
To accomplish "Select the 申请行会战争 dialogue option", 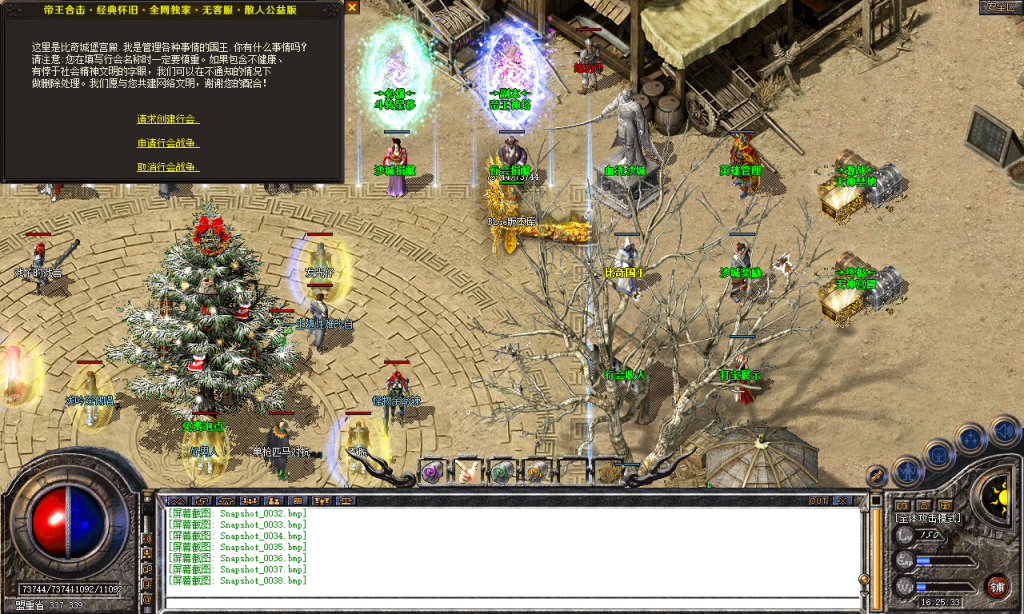I will pyautogui.click(x=167, y=143).
